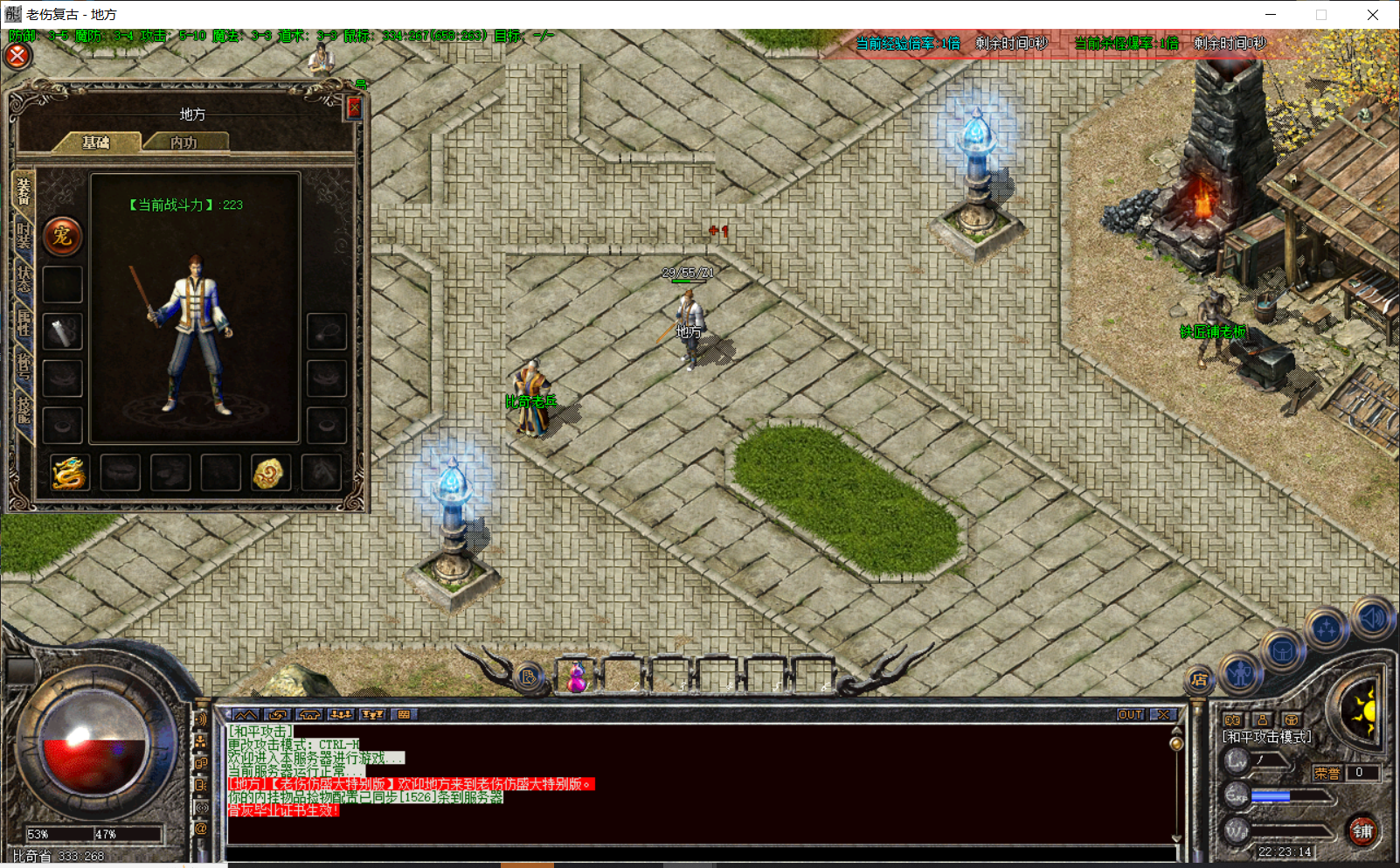
Task: Select the gold medallion equipment slot
Action: click(270, 473)
